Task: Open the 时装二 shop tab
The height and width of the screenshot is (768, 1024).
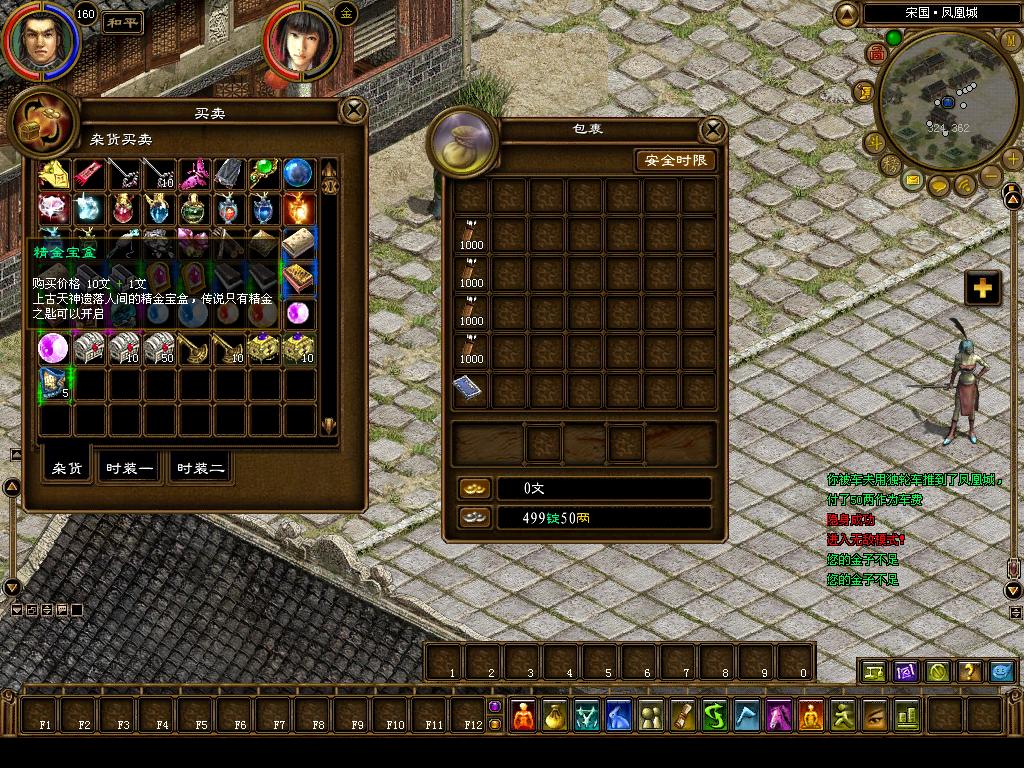Action: point(201,468)
